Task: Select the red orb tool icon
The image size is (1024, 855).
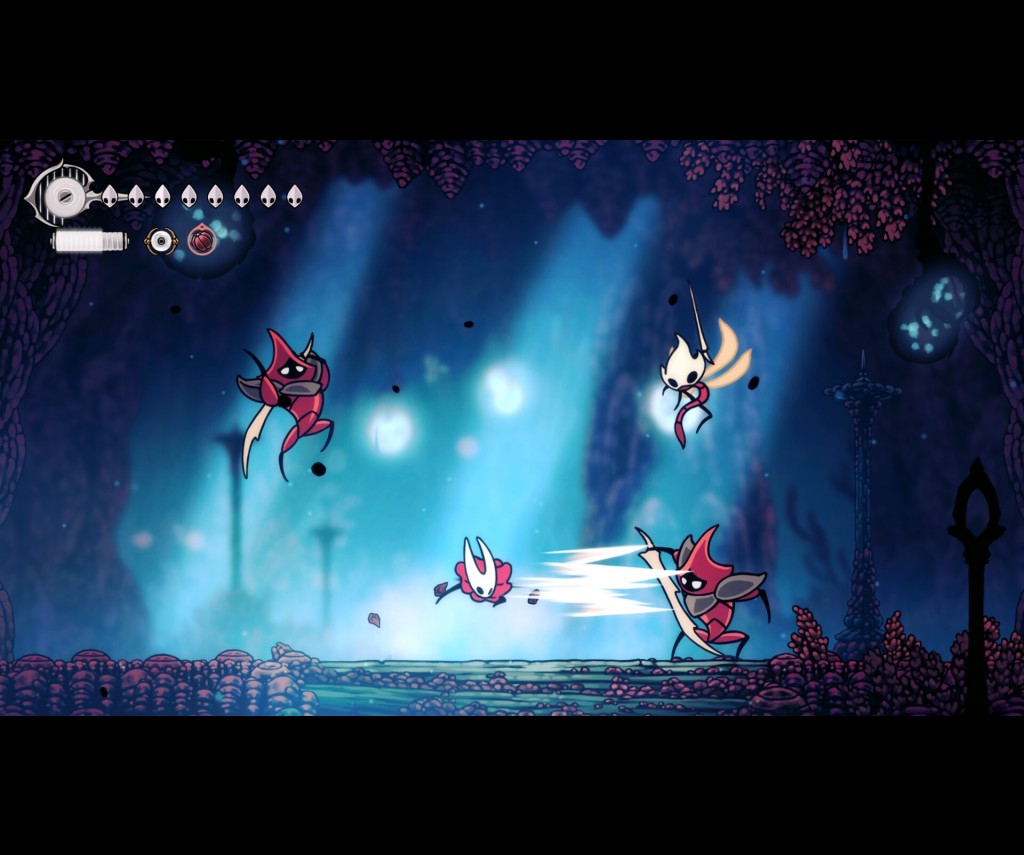Action: [202, 241]
